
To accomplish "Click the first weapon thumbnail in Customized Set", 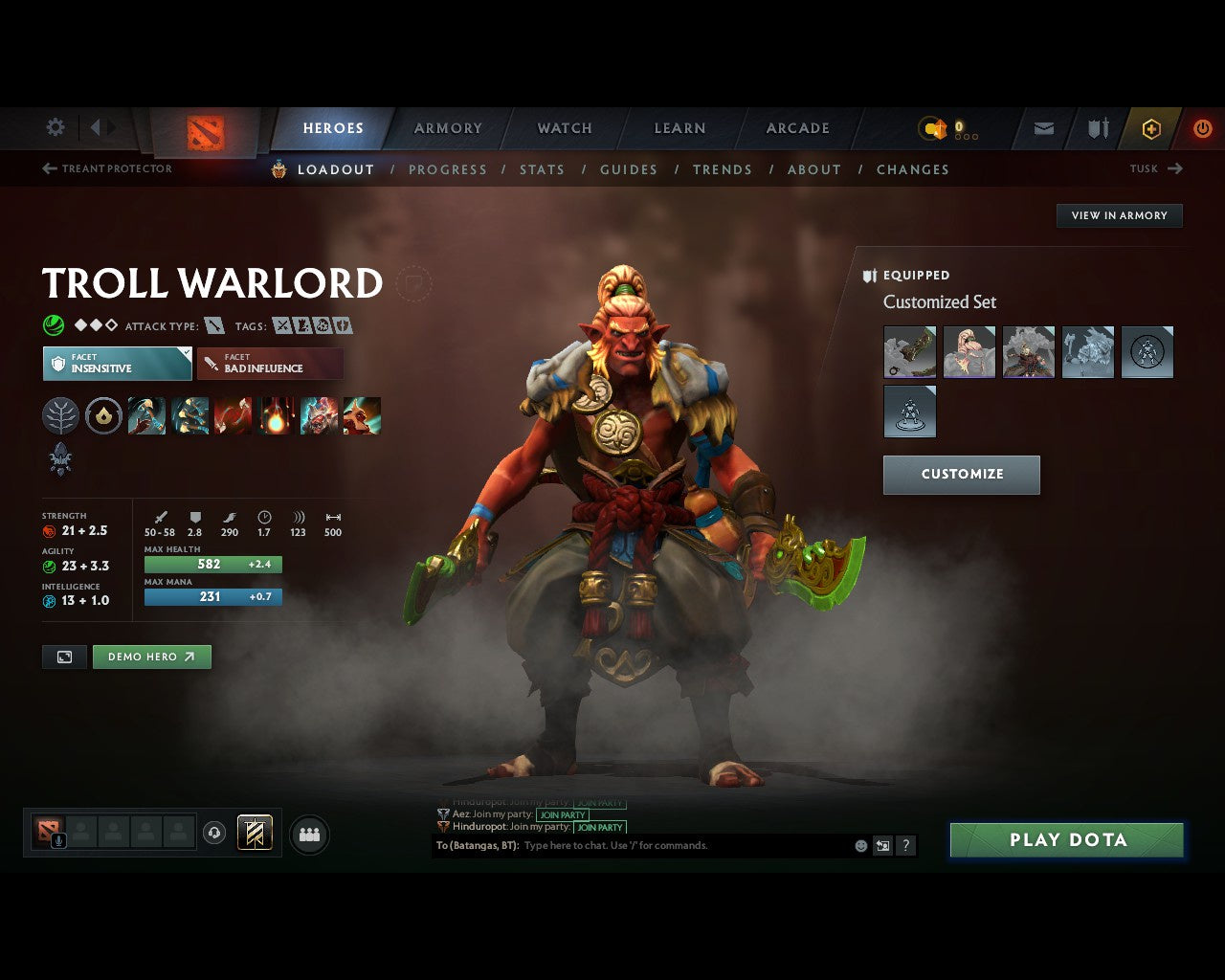I will click(x=909, y=351).
